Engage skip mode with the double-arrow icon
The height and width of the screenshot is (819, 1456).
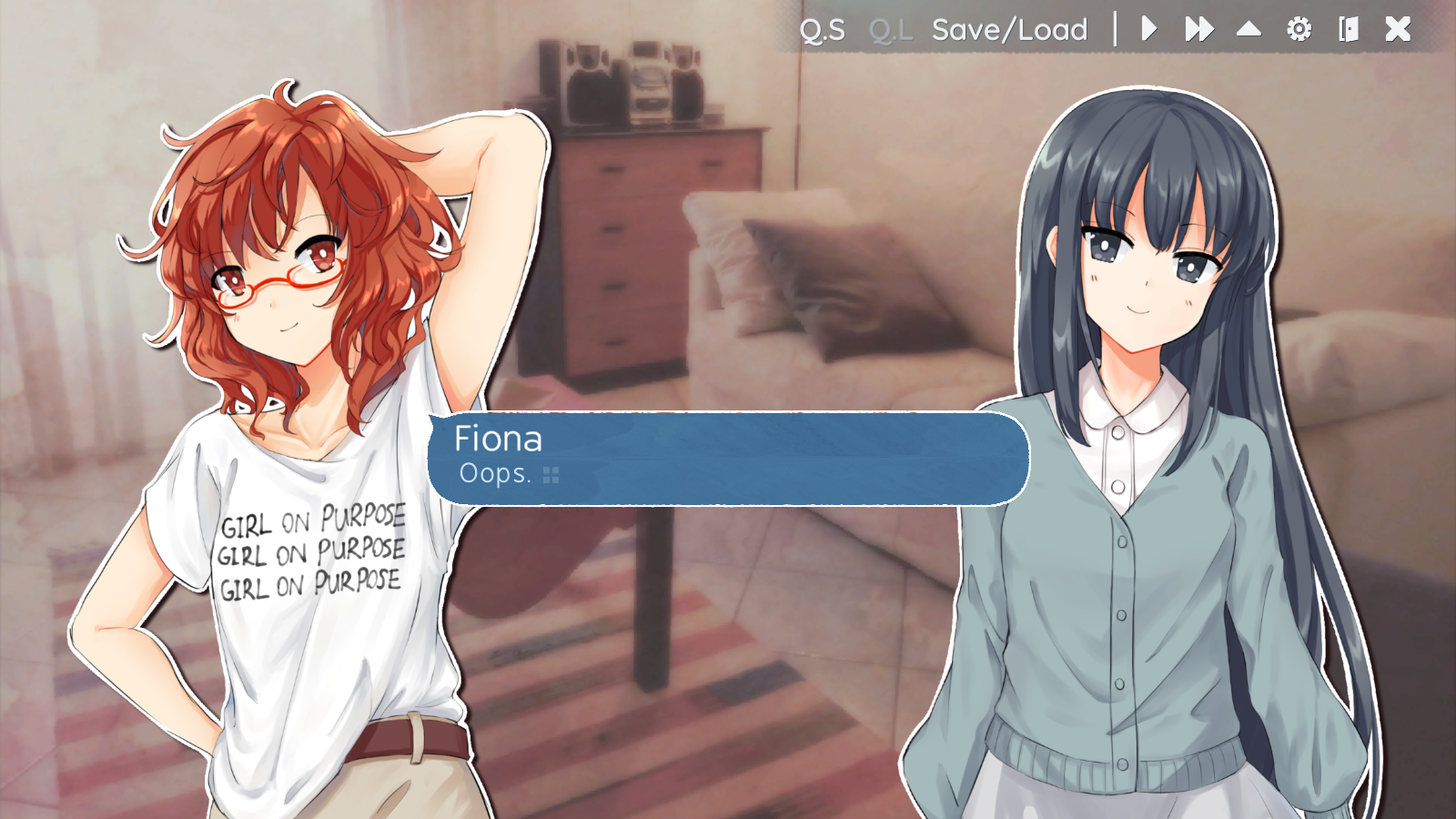click(1198, 29)
